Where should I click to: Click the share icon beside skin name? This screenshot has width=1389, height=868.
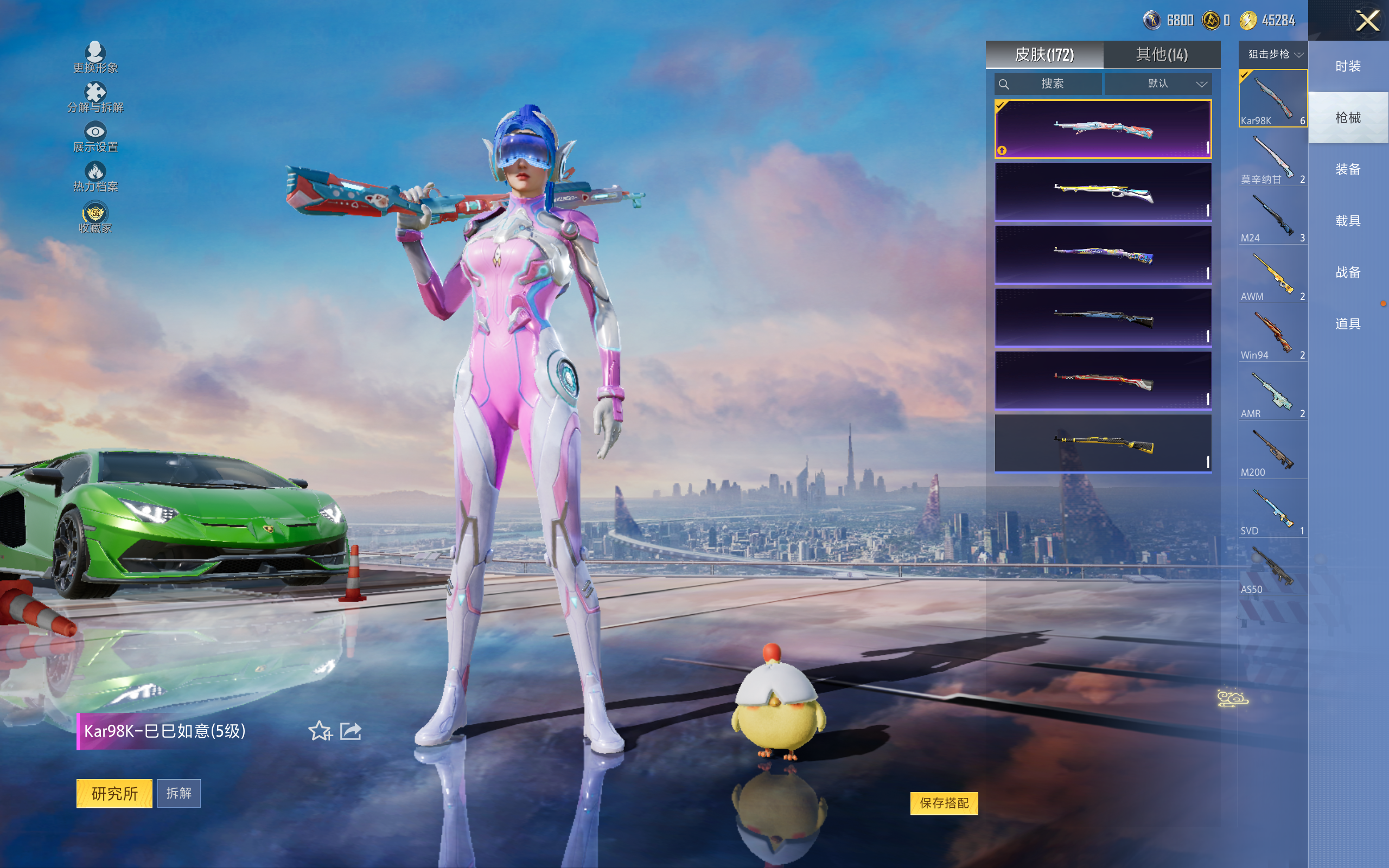point(351,731)
